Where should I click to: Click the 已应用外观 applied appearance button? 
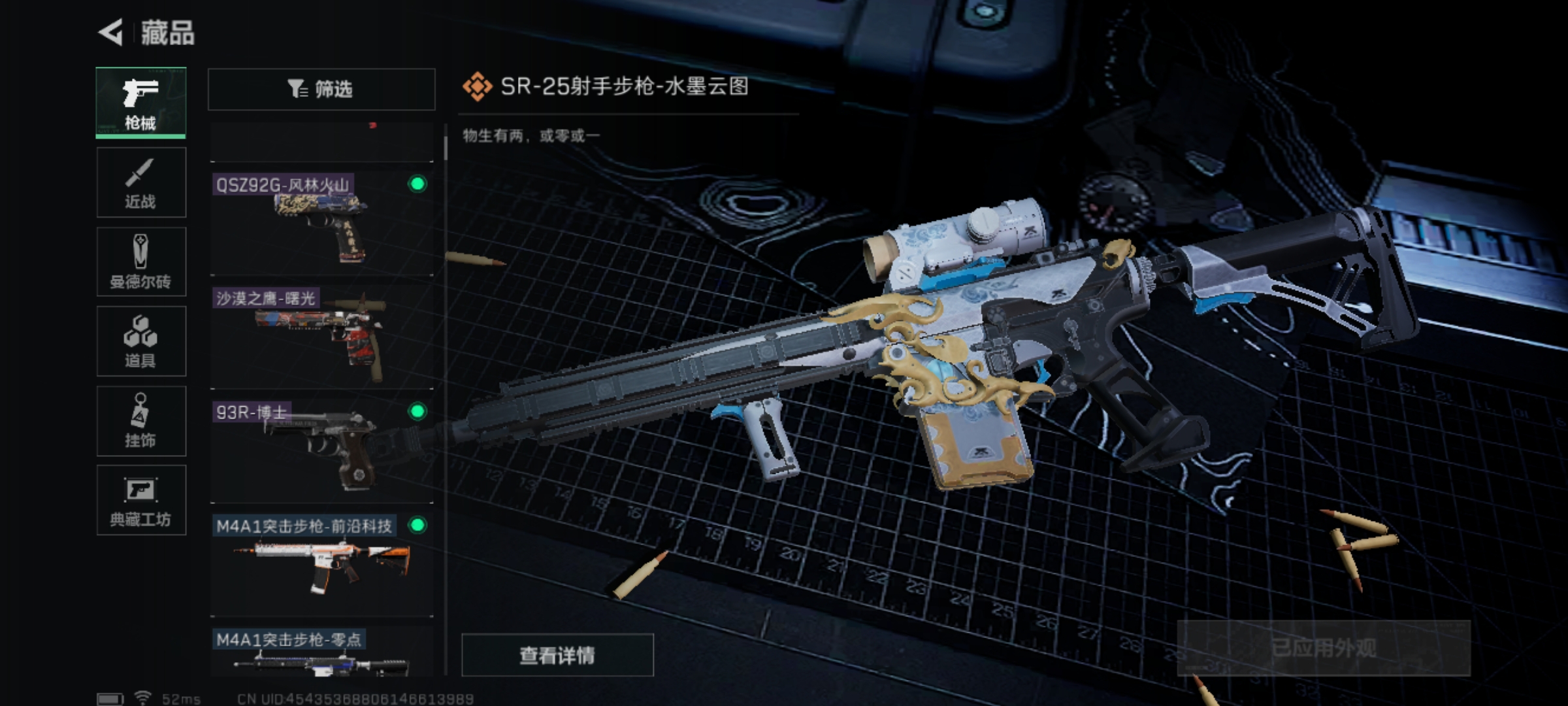[x=1324, y=648]
